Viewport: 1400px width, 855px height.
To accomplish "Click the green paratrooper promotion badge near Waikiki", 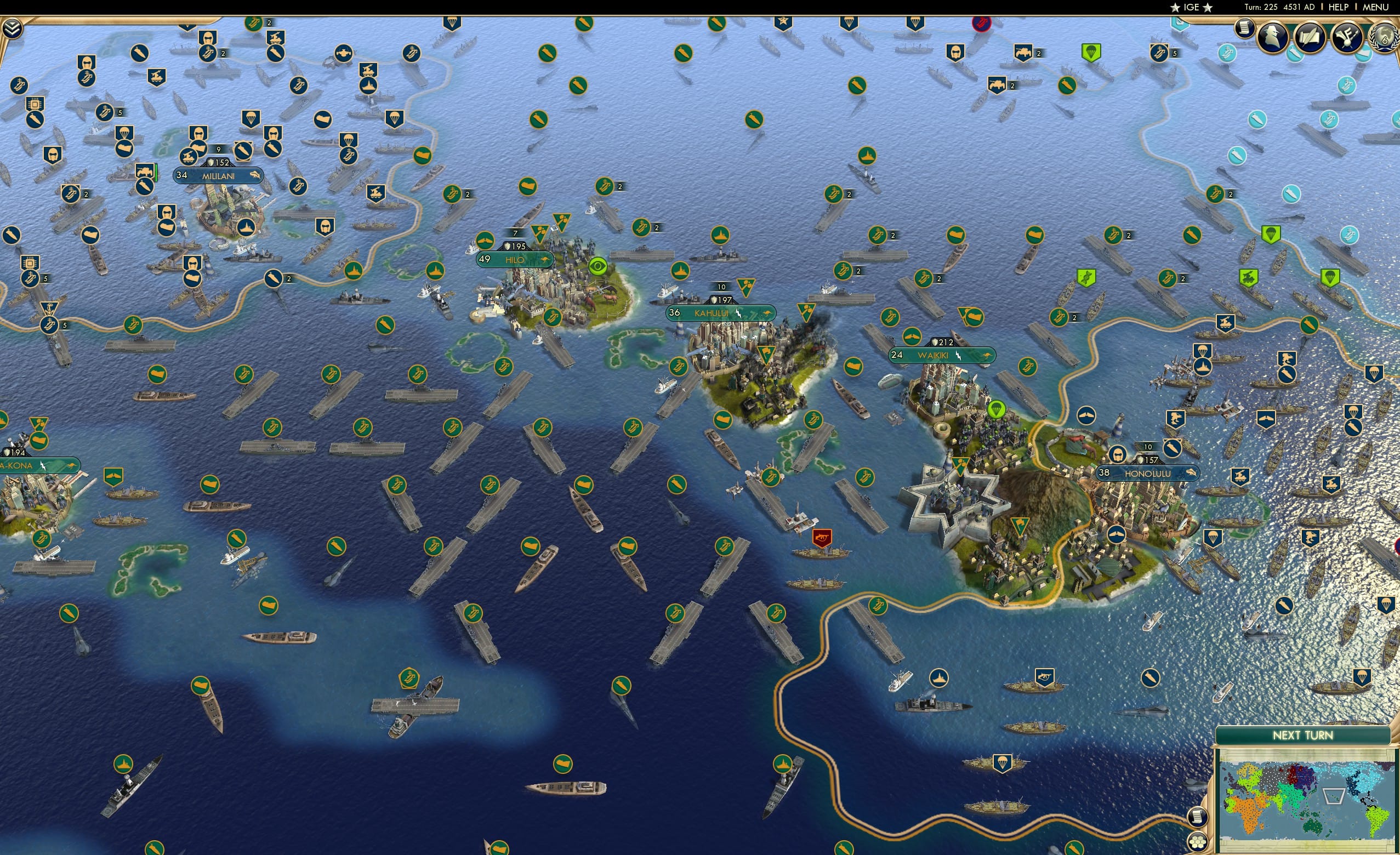I will point(996,410).
